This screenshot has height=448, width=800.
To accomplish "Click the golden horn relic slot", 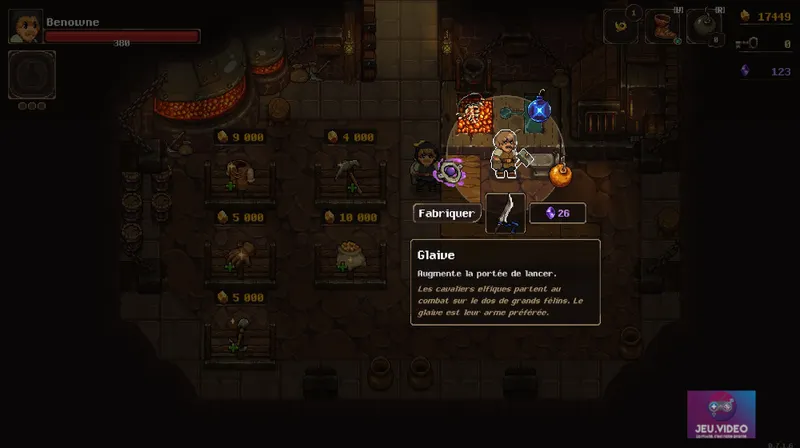I will point(619,27).
